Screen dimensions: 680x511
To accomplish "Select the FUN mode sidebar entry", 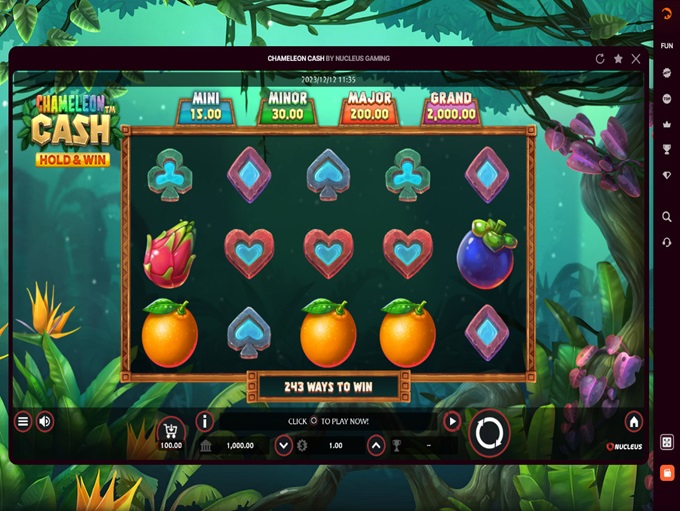I will (x=667, y=46).
